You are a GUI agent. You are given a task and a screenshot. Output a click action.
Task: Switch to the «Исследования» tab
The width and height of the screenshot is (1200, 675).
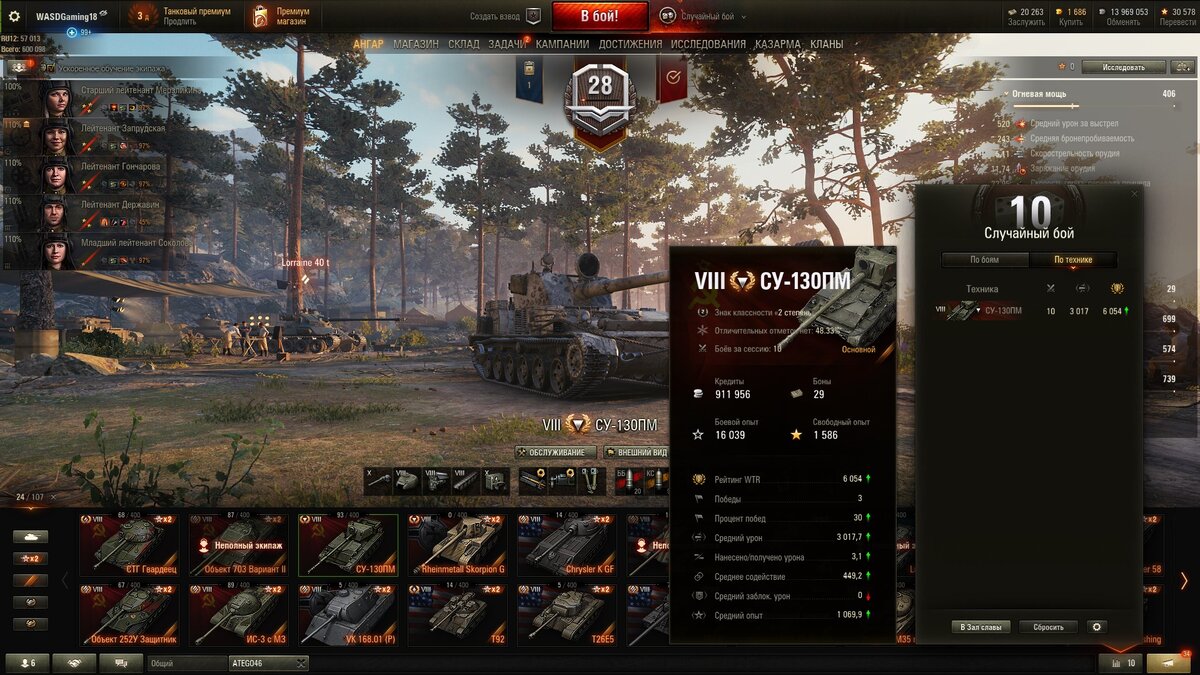[708, 44]
